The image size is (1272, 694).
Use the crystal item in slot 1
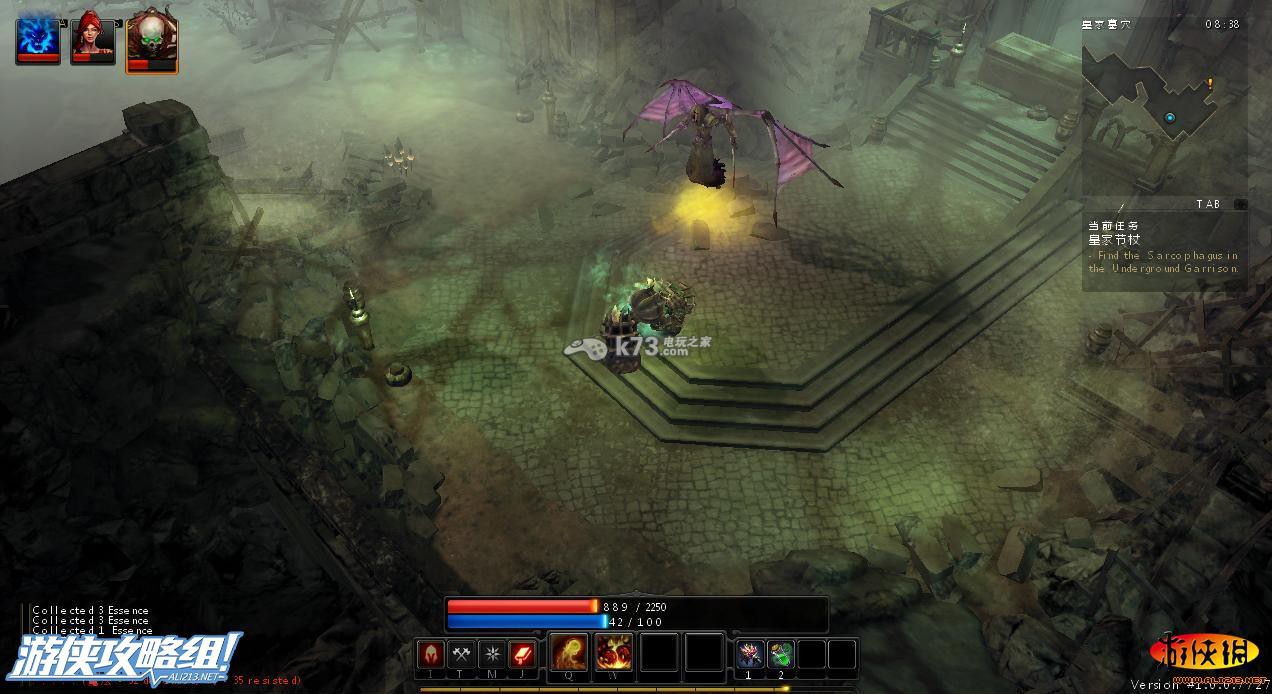coord(750,655)
